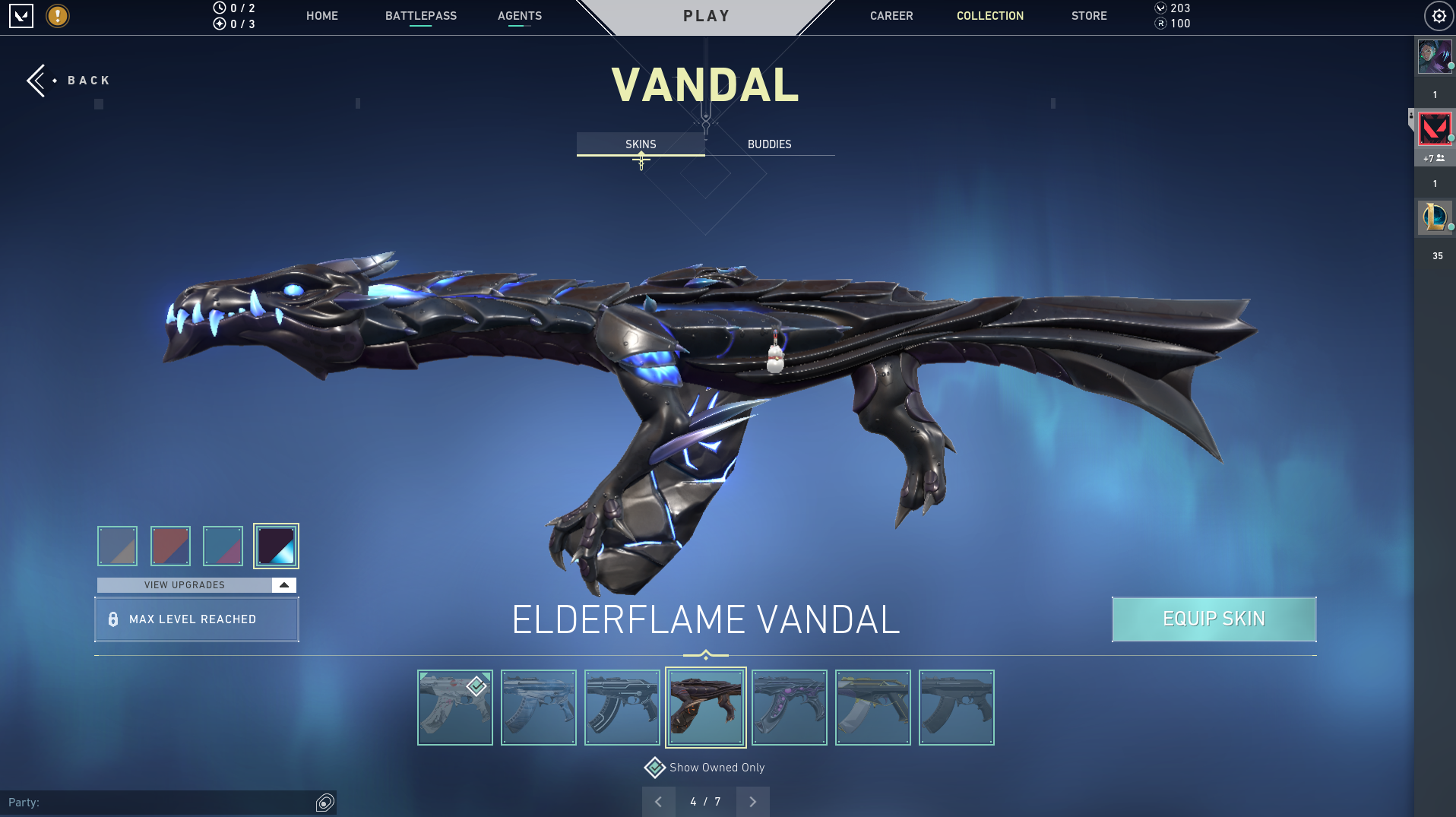1456x817 pixels.
Task: Select the purple Vandal skin thumbnail
Action: 790,708
